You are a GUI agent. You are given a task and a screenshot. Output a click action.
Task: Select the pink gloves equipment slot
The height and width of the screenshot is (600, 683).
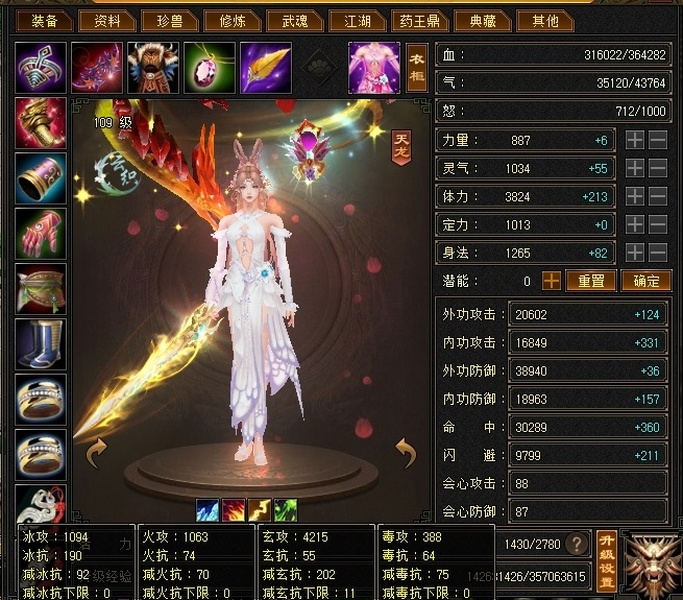(x=42, y=233)
